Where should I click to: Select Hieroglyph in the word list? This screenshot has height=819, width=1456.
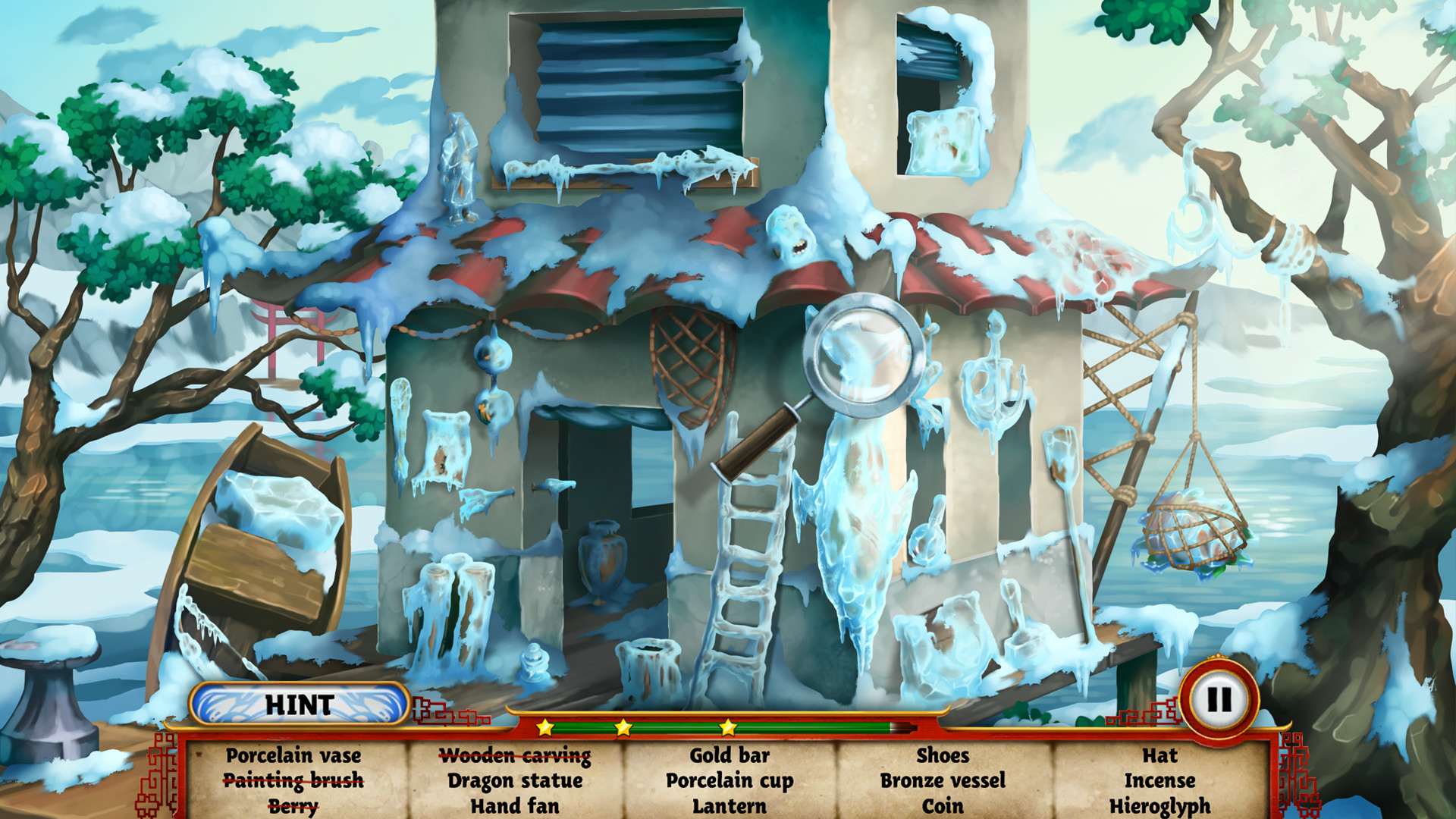pos(1162,805)
